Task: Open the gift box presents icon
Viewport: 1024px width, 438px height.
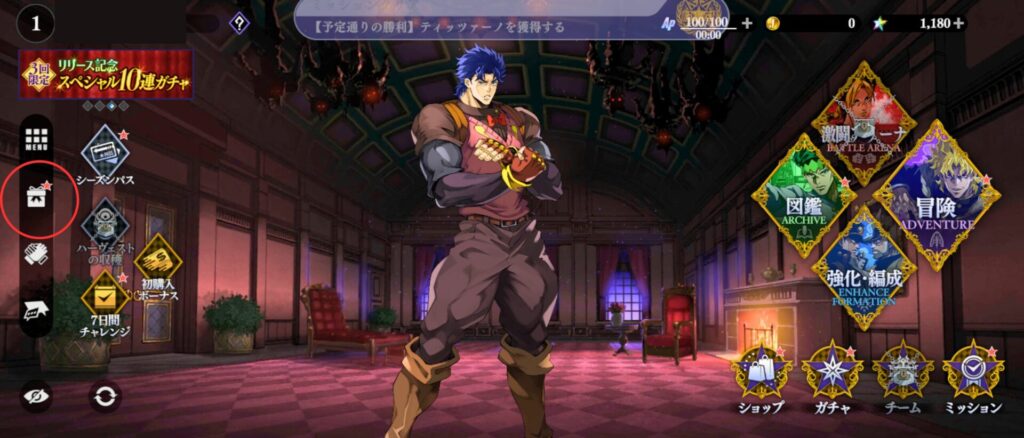Action: click(37, 197)
